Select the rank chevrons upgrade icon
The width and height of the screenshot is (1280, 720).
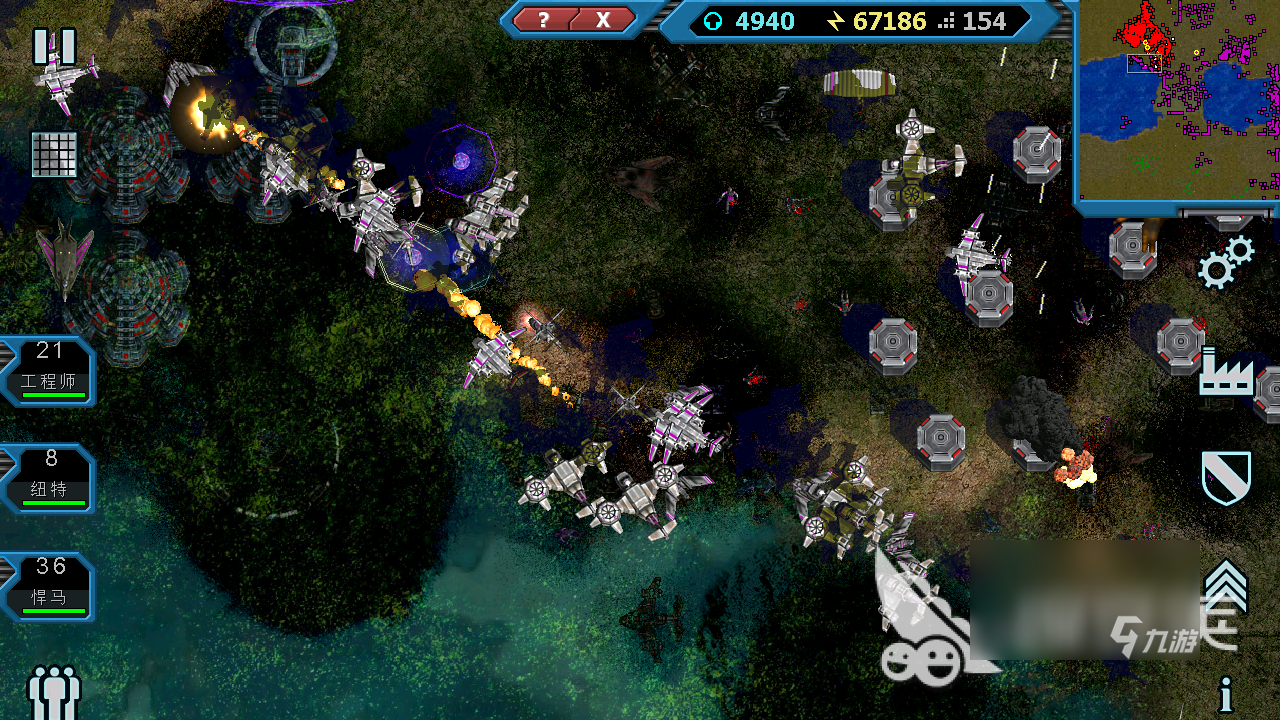click(1226, 587)
